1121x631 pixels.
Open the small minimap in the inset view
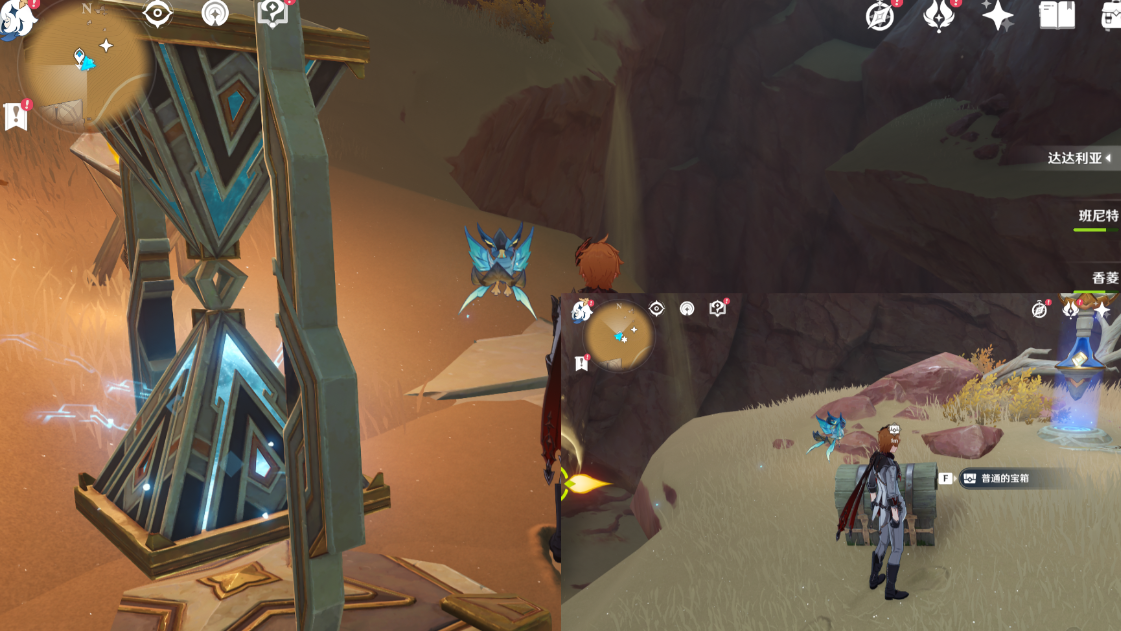coord(620,336)
